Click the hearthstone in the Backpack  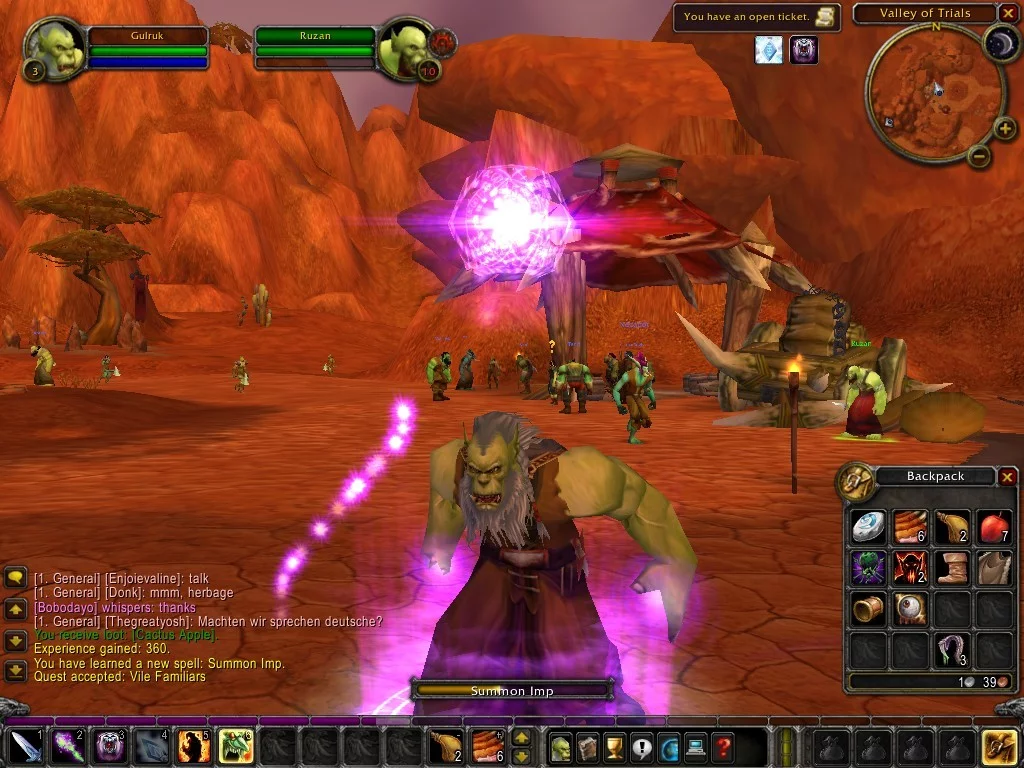pos(867,526)
